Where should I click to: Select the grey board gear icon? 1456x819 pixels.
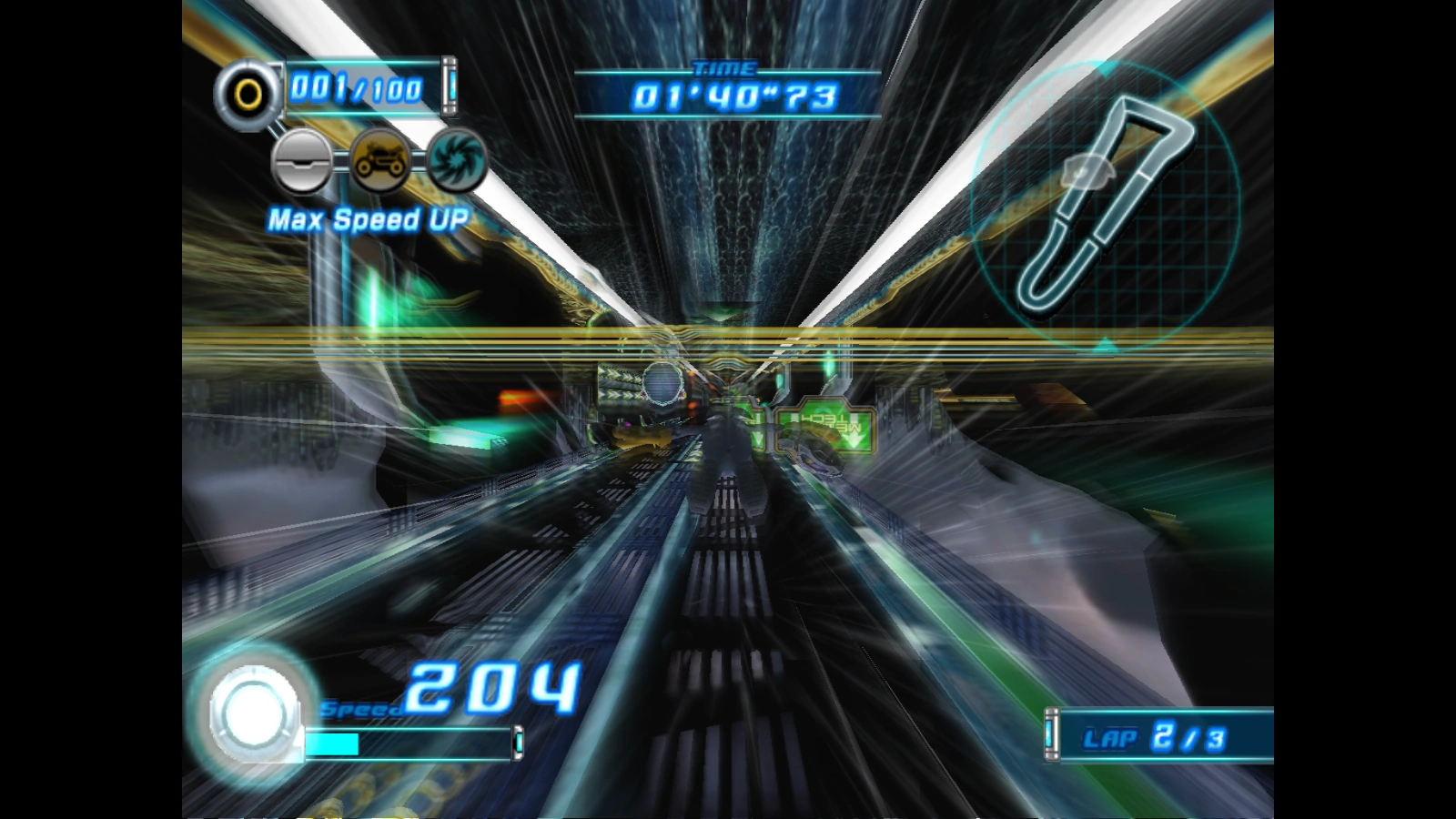pos(302,161)
